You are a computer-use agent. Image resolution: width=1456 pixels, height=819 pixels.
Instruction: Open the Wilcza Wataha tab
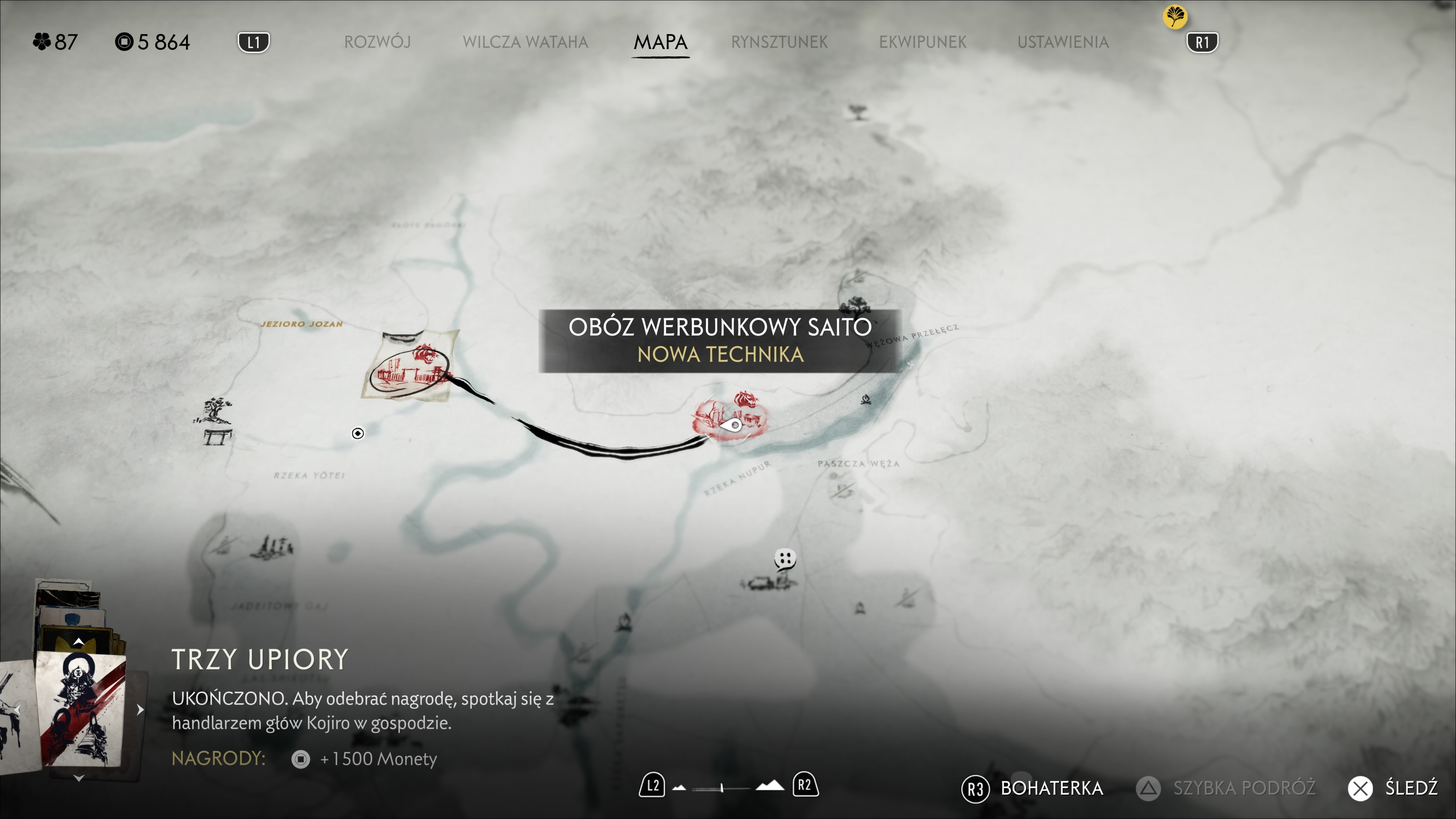[x=525, y=42]
